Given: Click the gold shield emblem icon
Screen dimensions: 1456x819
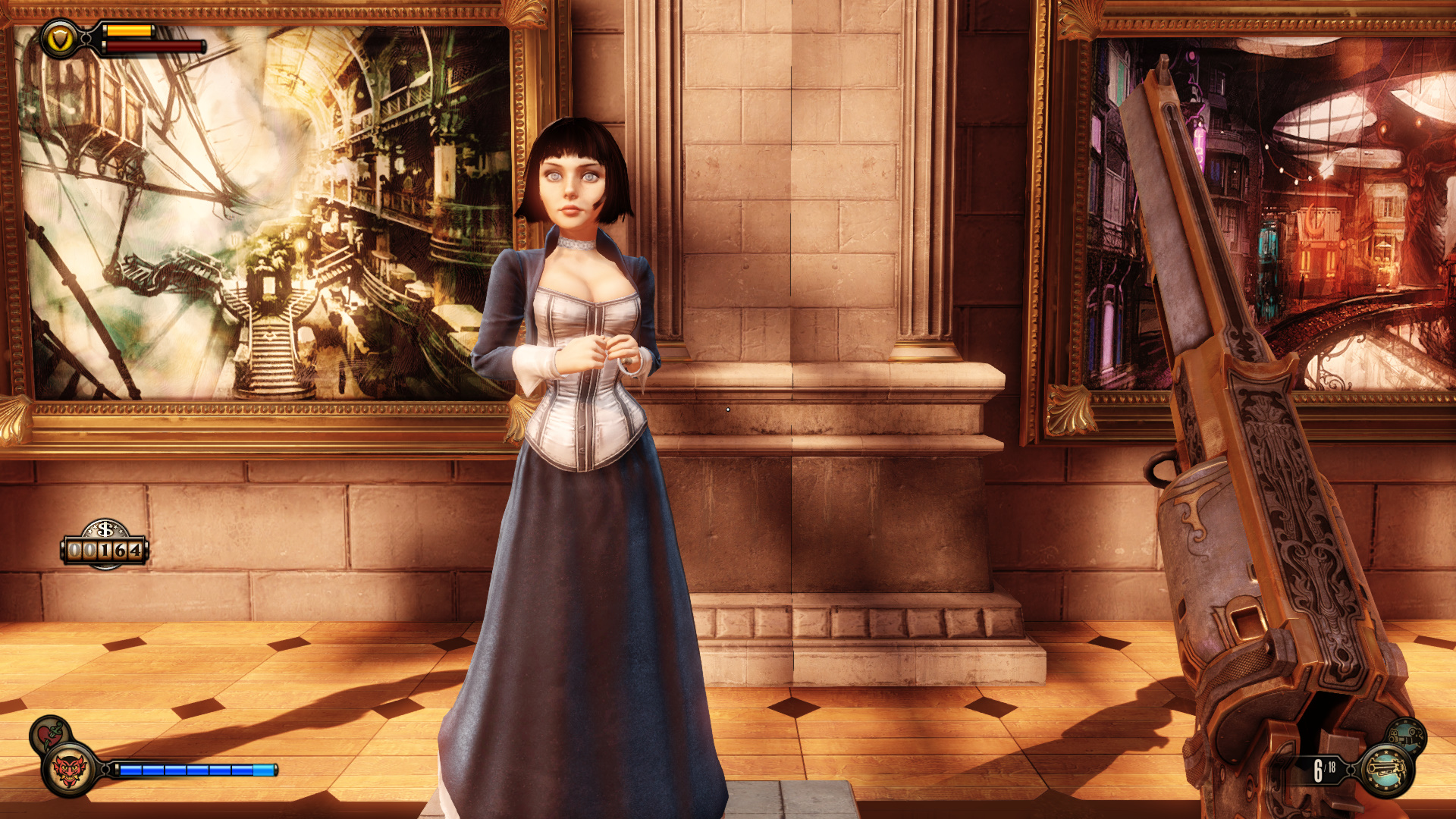Looking at the screenshot, I should (x=59, y=39).
